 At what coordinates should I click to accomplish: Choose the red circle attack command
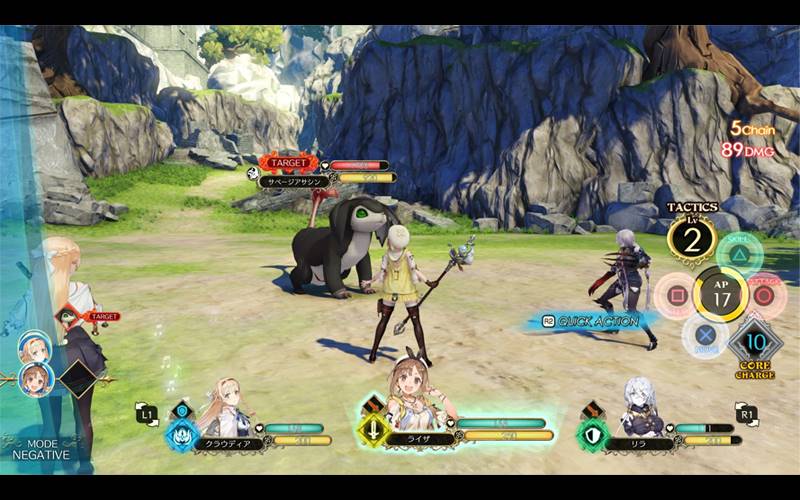click(767, 296)
